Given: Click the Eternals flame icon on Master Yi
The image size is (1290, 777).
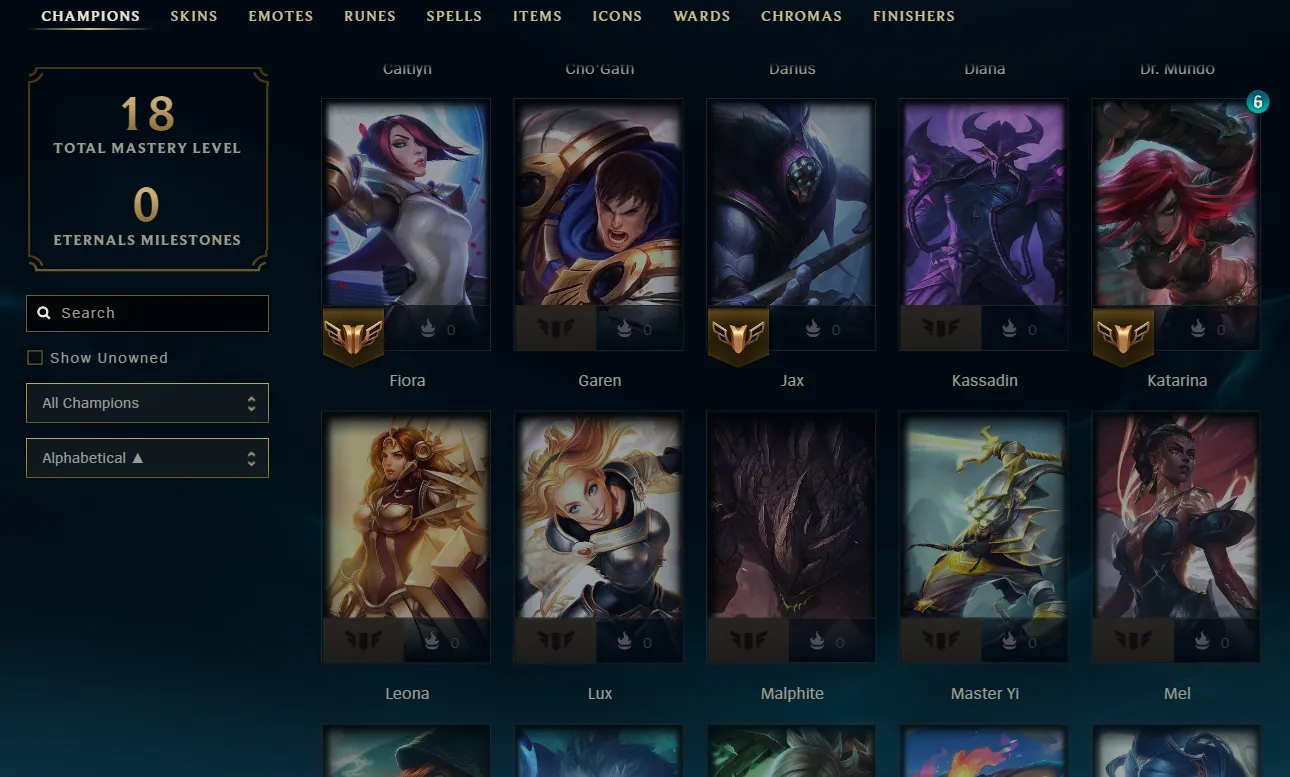Looking at the screenshot, I should [x=1009, y=642].
